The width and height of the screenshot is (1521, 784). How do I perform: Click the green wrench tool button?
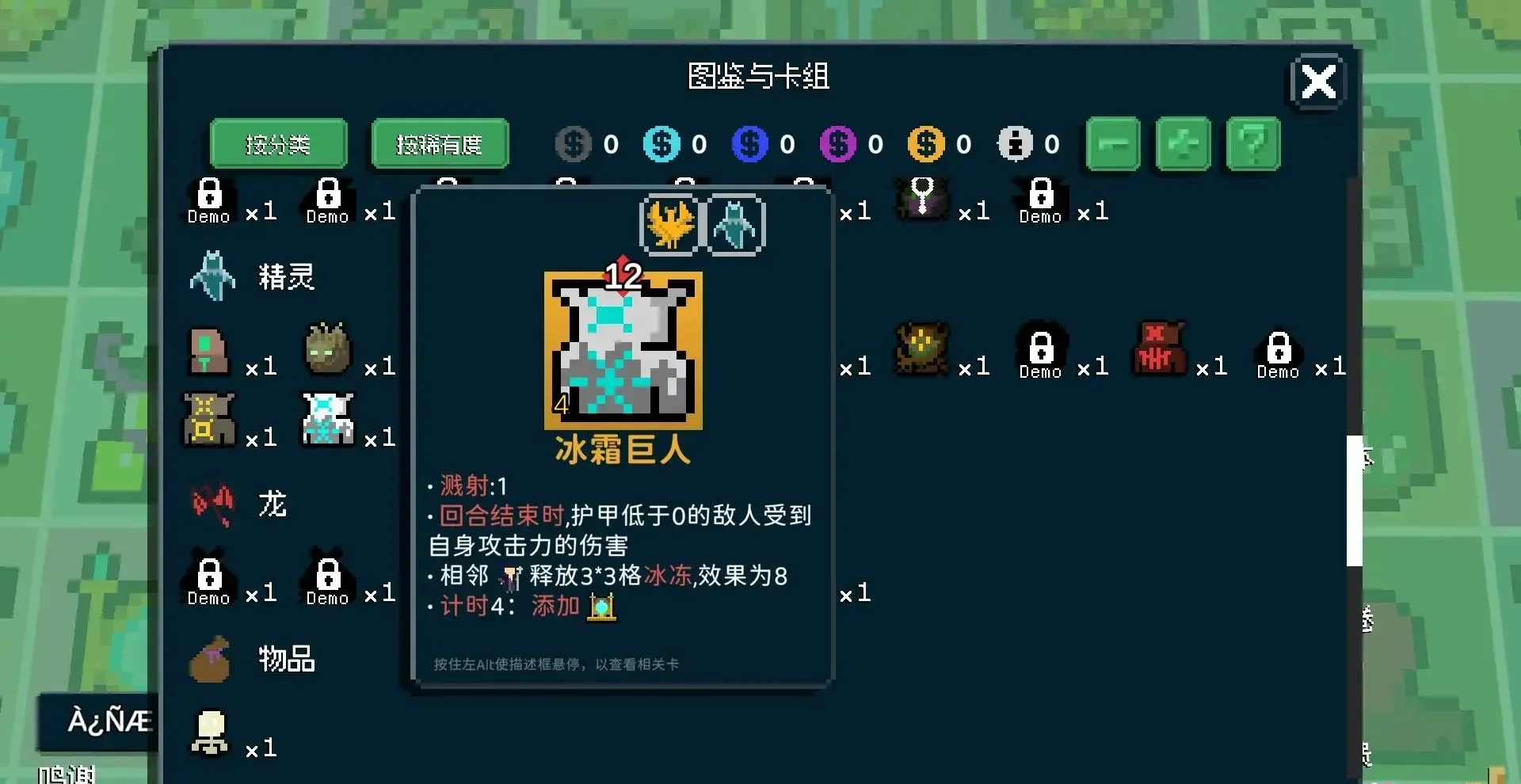pos(1183,143)
